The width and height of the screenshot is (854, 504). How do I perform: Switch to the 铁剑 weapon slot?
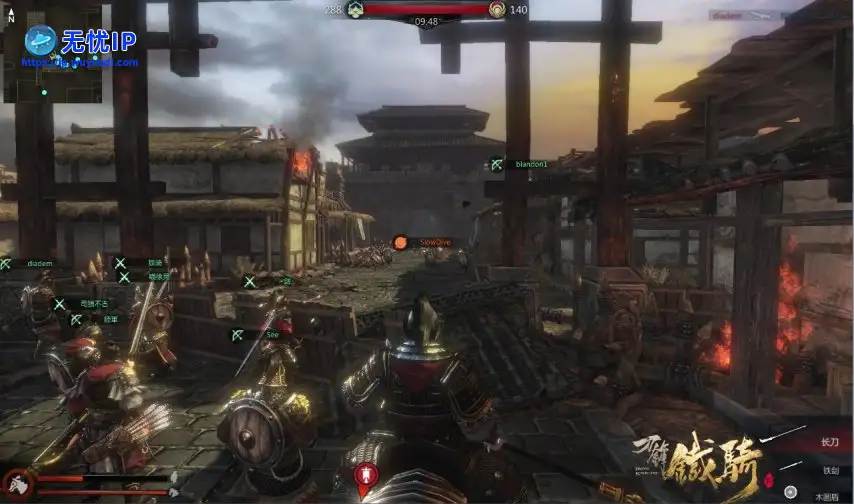pyautogui.click(x=803, y=470)
